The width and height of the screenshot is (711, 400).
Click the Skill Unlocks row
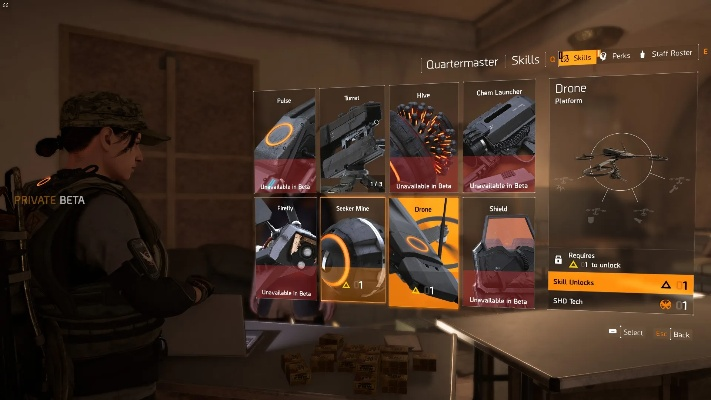pyautogui.click(x=620, y=284)
